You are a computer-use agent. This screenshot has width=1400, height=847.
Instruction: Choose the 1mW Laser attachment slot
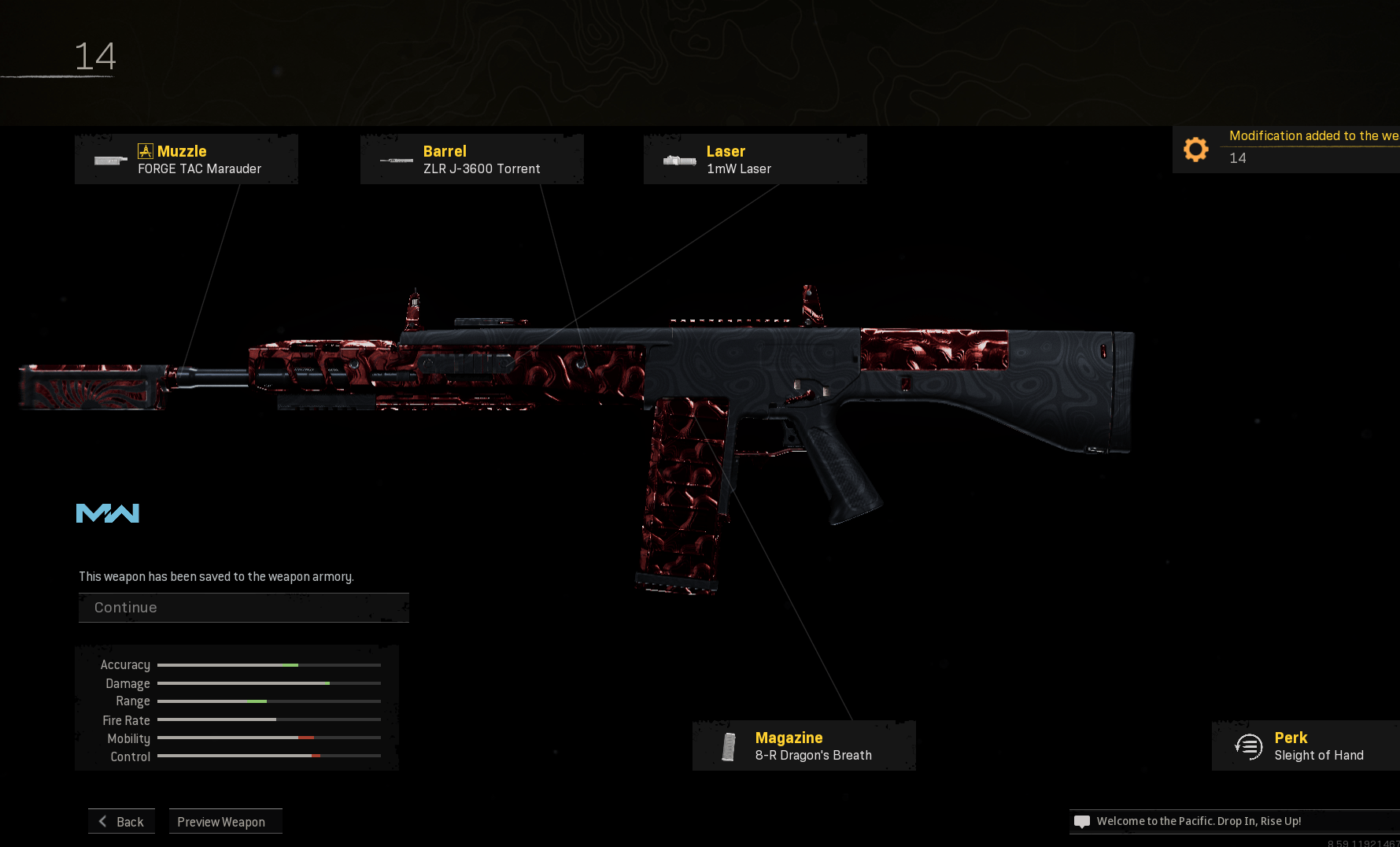click(755, 159)
